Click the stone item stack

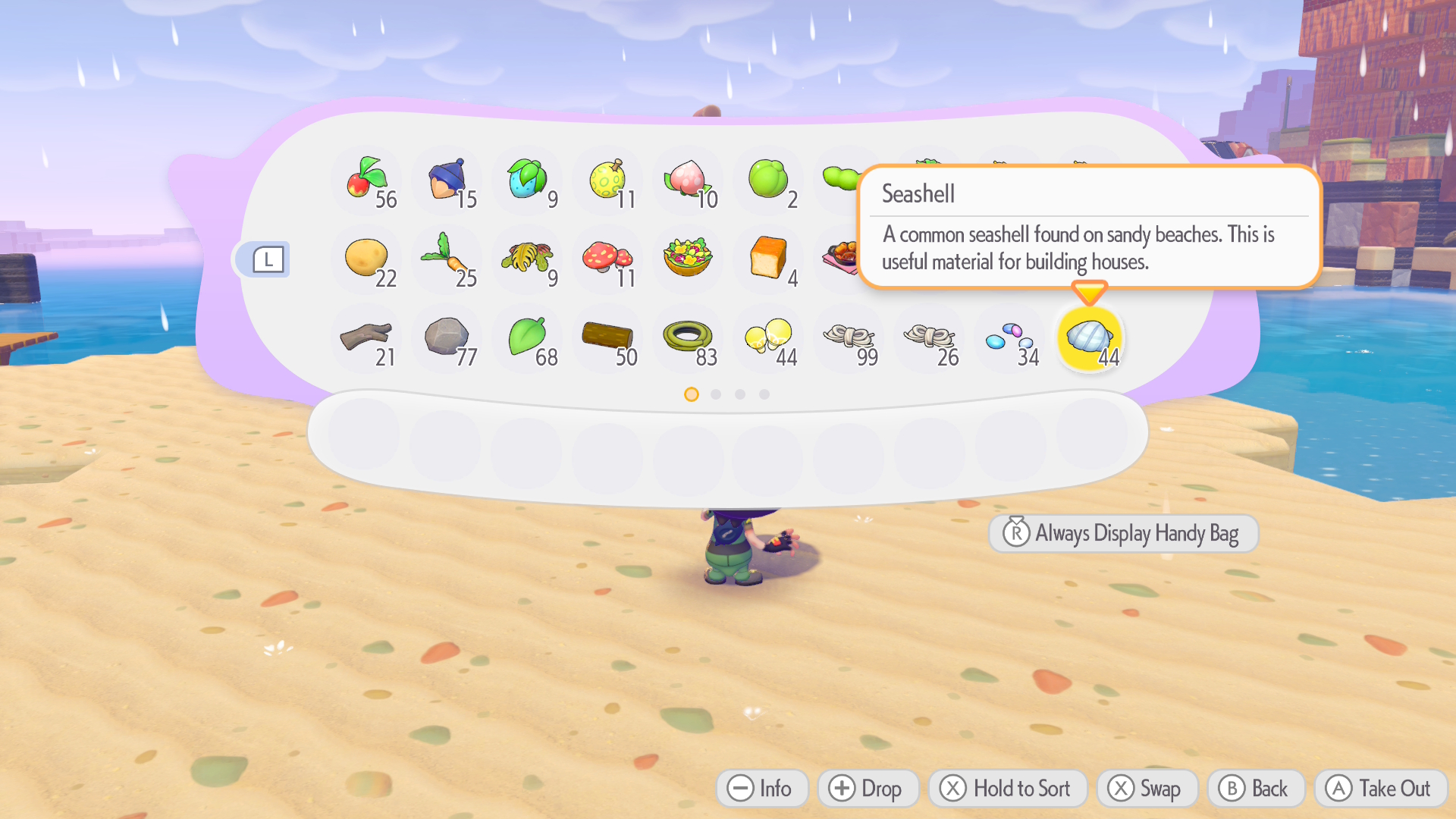coord(447,339)
